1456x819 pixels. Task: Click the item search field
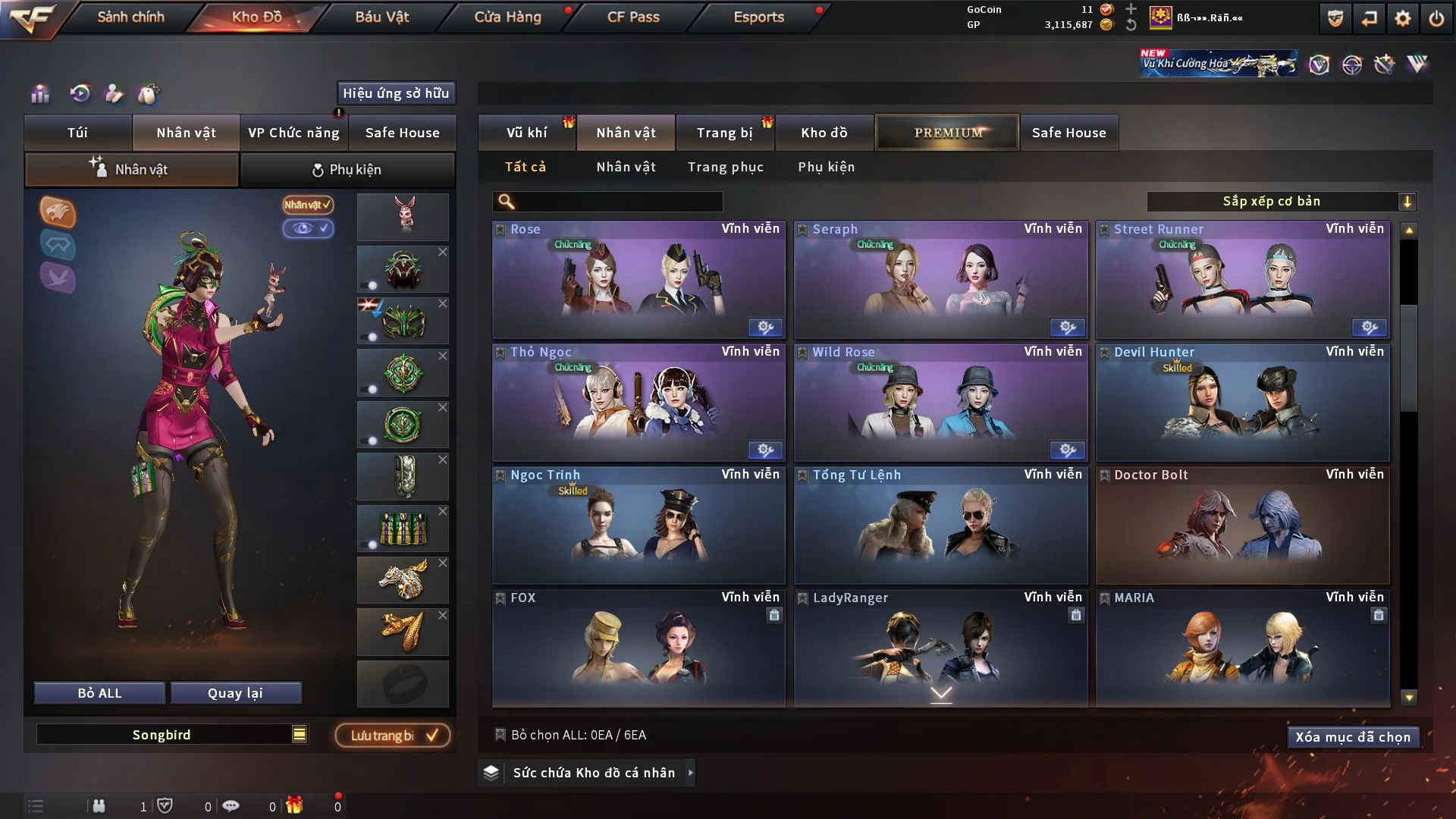point(618,202)
